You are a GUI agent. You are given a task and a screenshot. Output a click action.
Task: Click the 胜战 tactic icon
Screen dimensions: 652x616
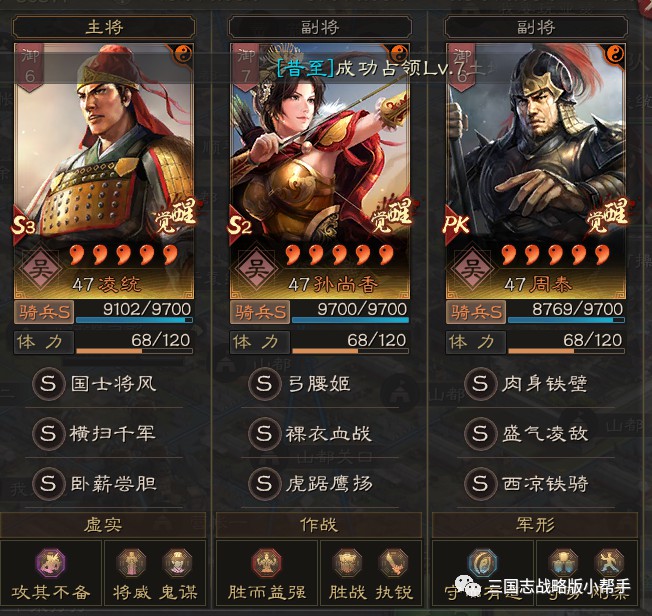pos(346,564)
